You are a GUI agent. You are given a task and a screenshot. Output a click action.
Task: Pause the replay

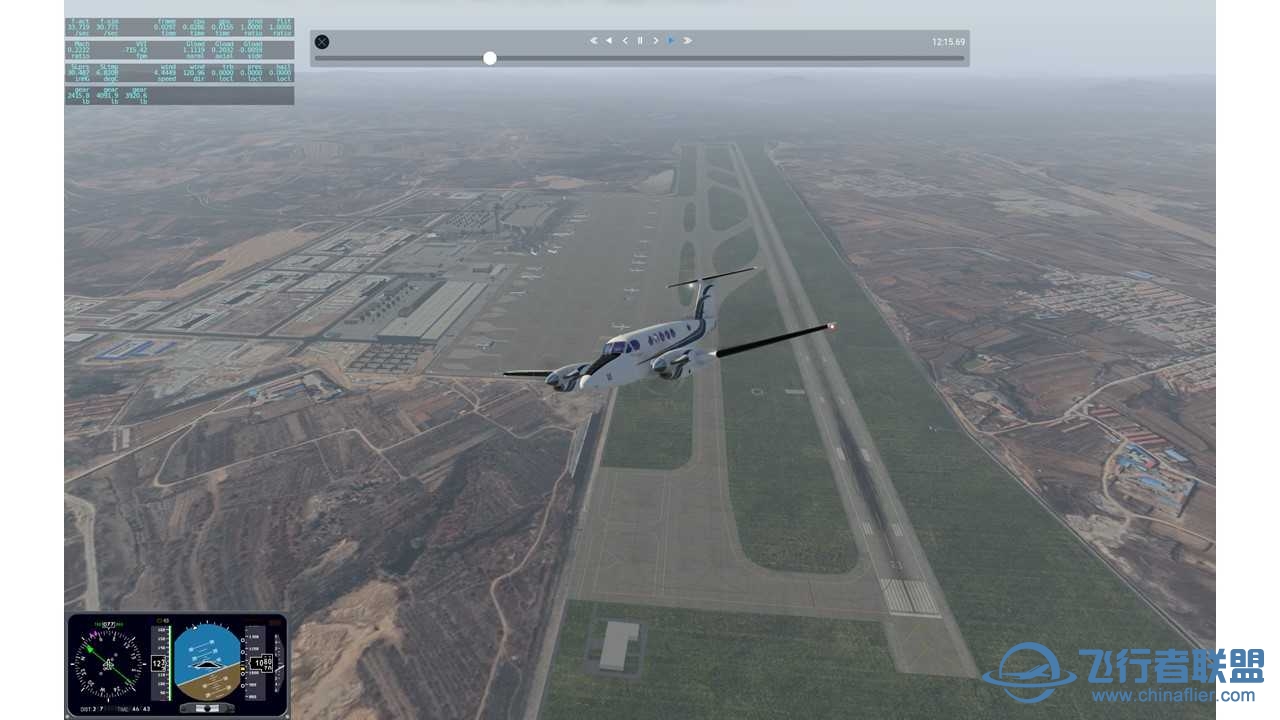point(640,41)
